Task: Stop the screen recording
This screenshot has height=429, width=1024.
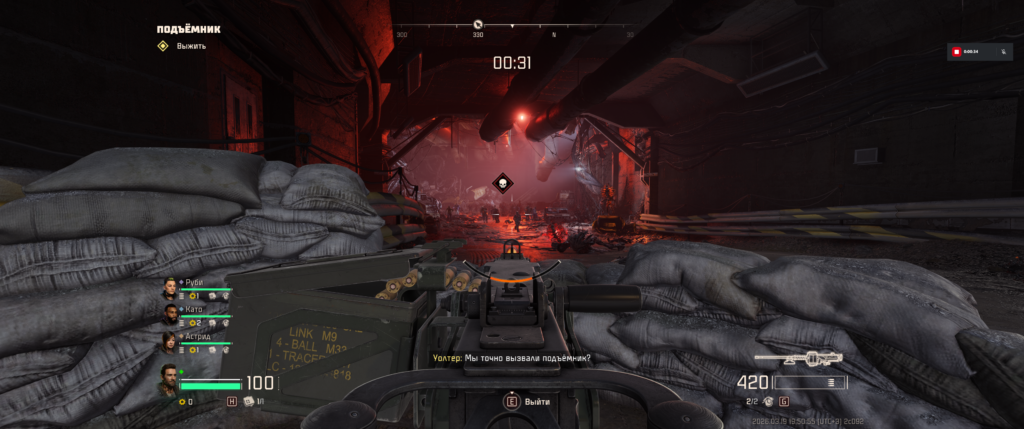Action: 957,51
